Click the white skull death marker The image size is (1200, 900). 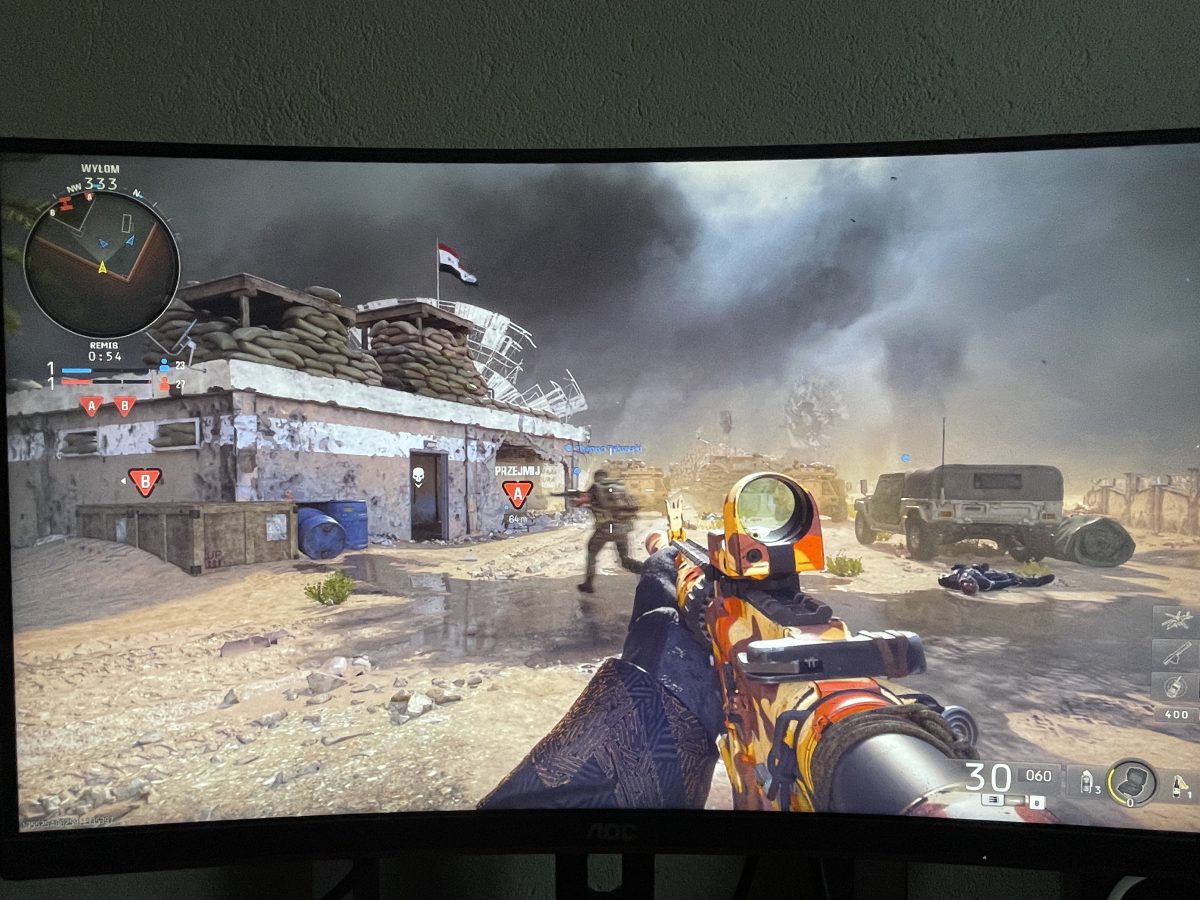(418, 477)
